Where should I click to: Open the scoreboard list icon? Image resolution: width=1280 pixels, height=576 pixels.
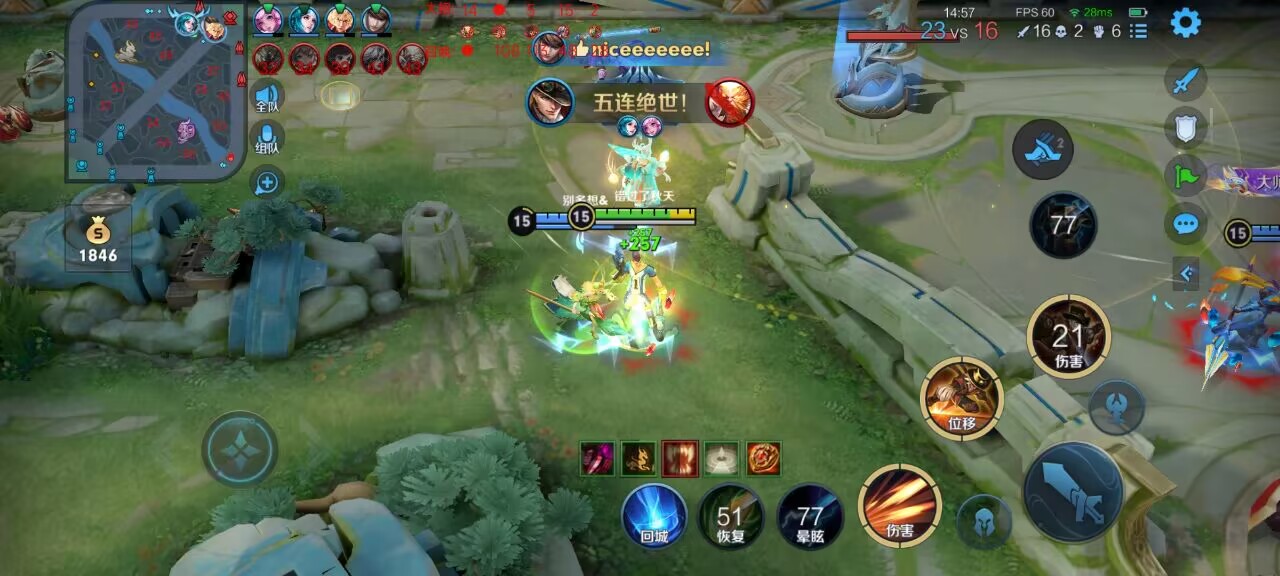point(1138,31)
